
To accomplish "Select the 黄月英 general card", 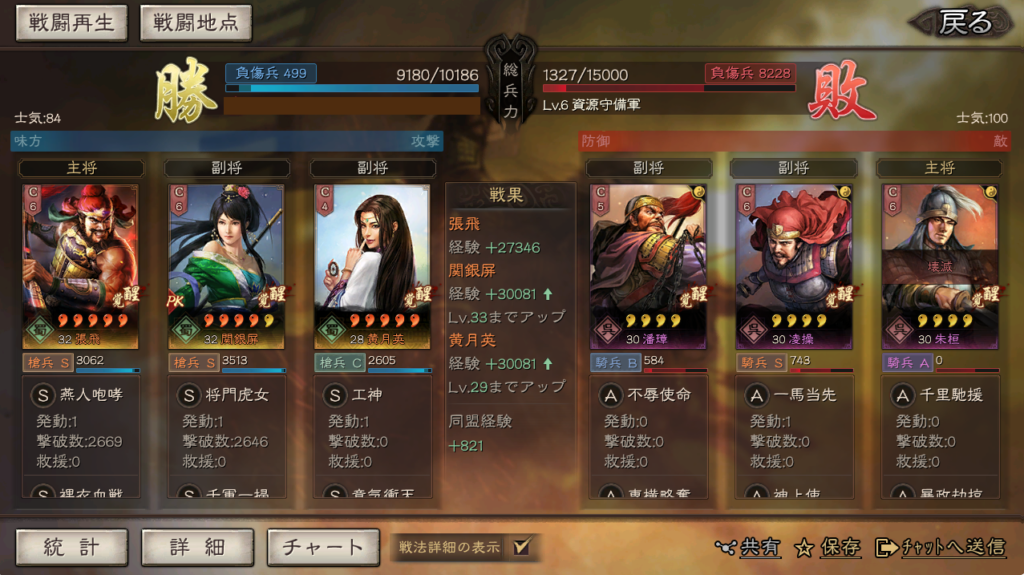I will [x=372, y=265].
